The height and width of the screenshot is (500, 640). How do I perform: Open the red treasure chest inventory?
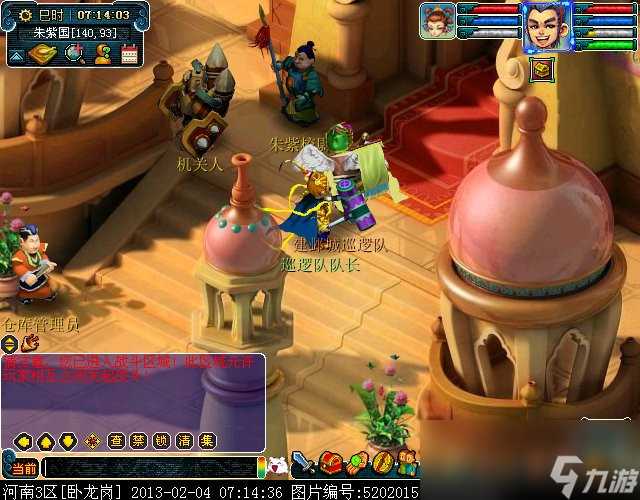(x=331, y=463)
